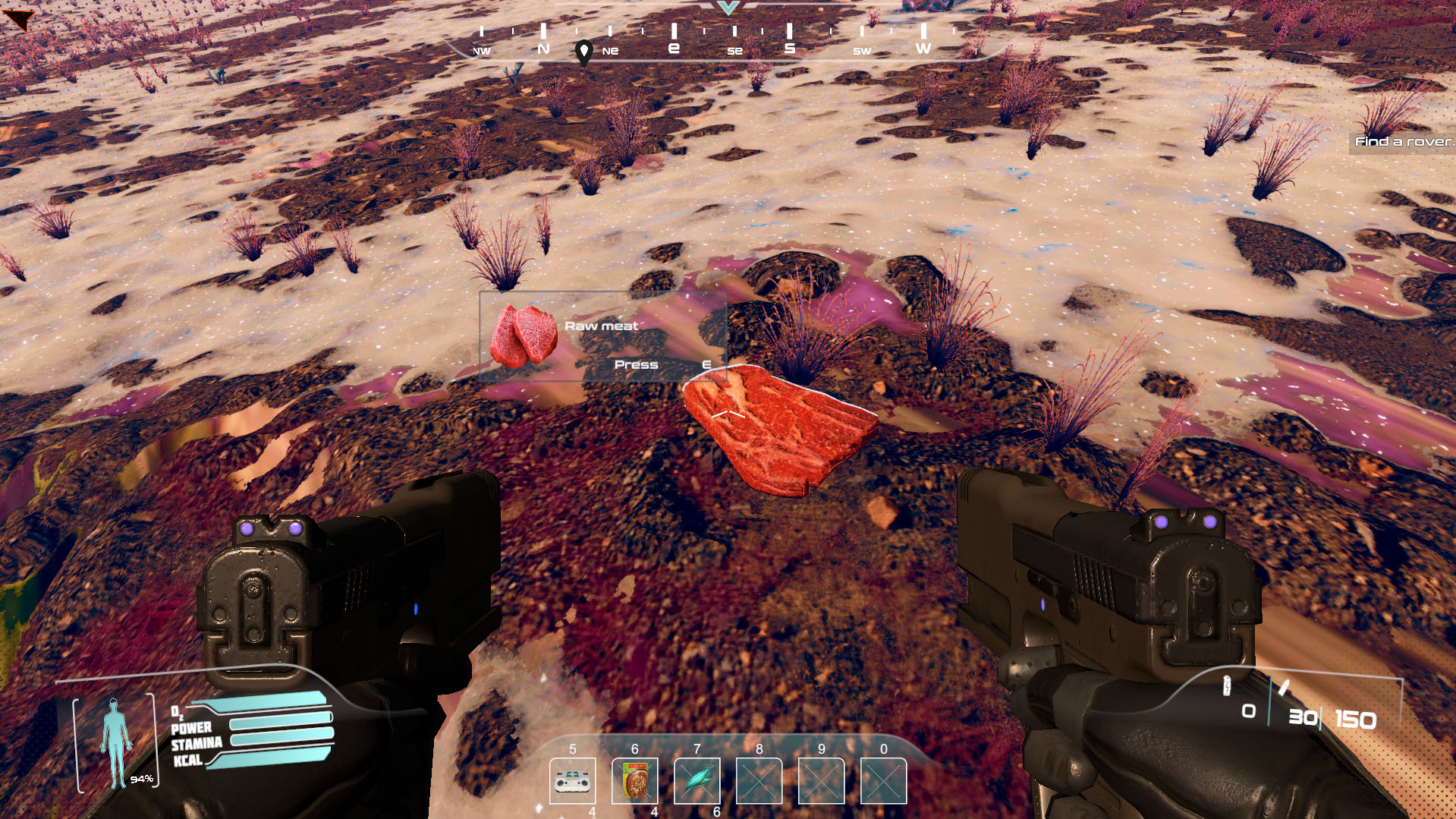The width and height of the screenshot is (1456, 819).
Task: Click the waypoint pin on the compass
Action: 583,52
